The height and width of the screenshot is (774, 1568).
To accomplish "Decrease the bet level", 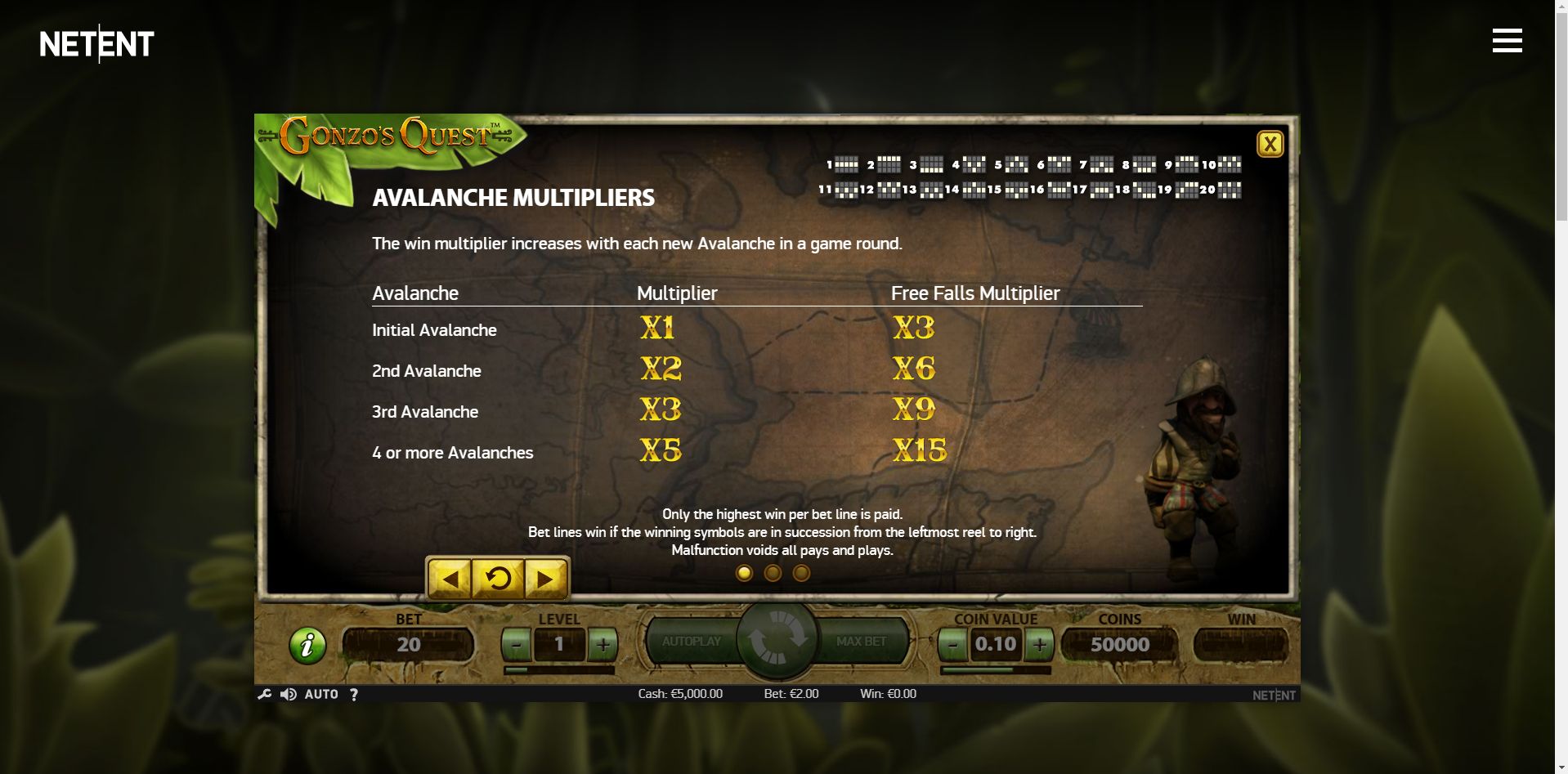I will pos(516,645).
